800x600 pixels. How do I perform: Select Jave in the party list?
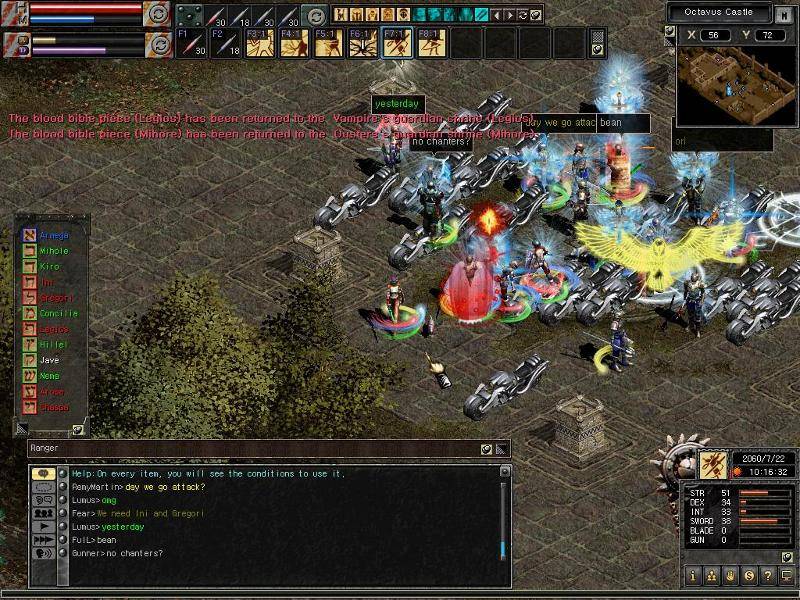tap(50, 360)
